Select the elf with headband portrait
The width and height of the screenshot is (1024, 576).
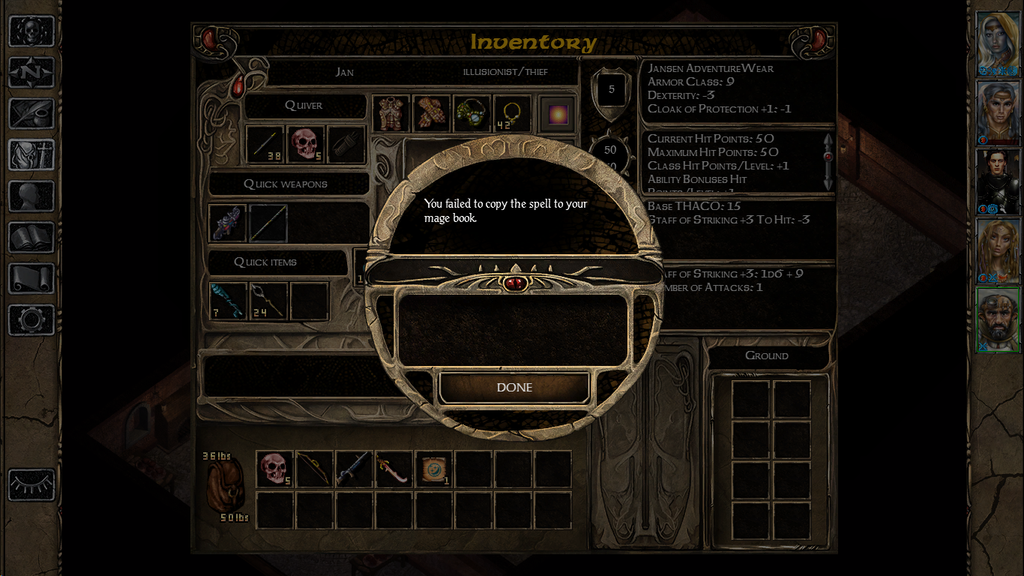point(997,112)
